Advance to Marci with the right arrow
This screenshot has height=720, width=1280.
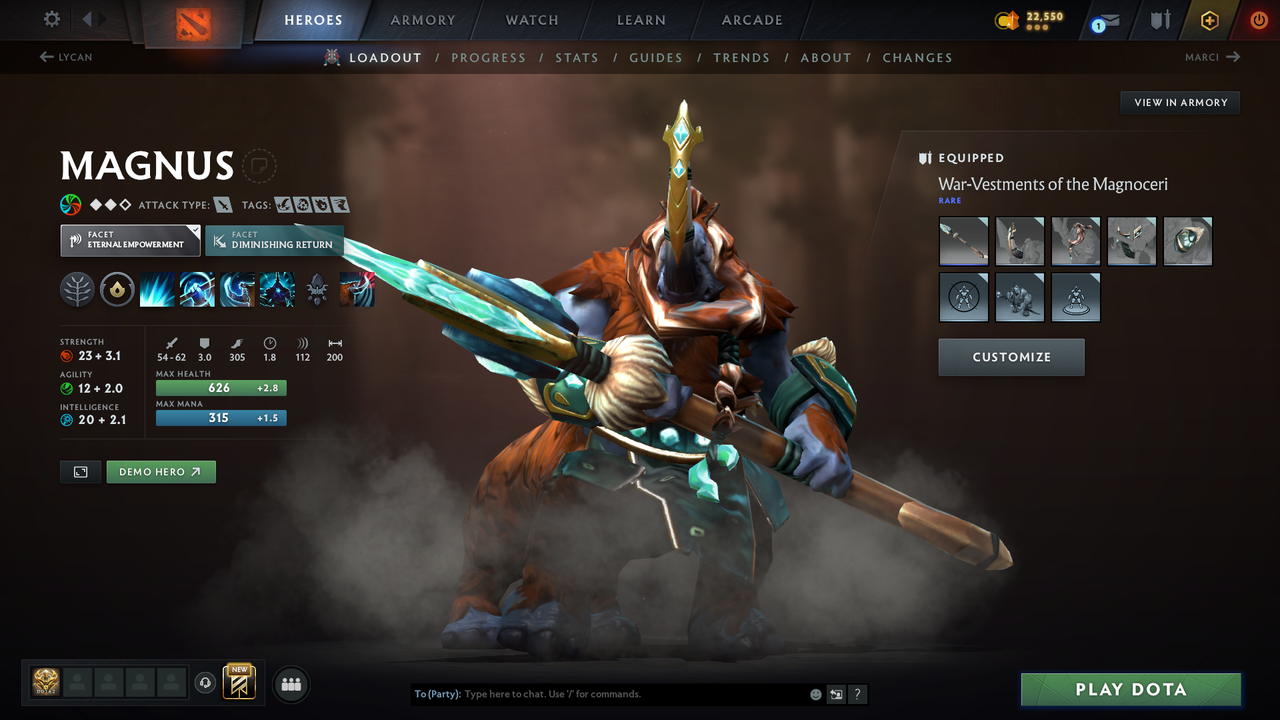[1213, 57]
